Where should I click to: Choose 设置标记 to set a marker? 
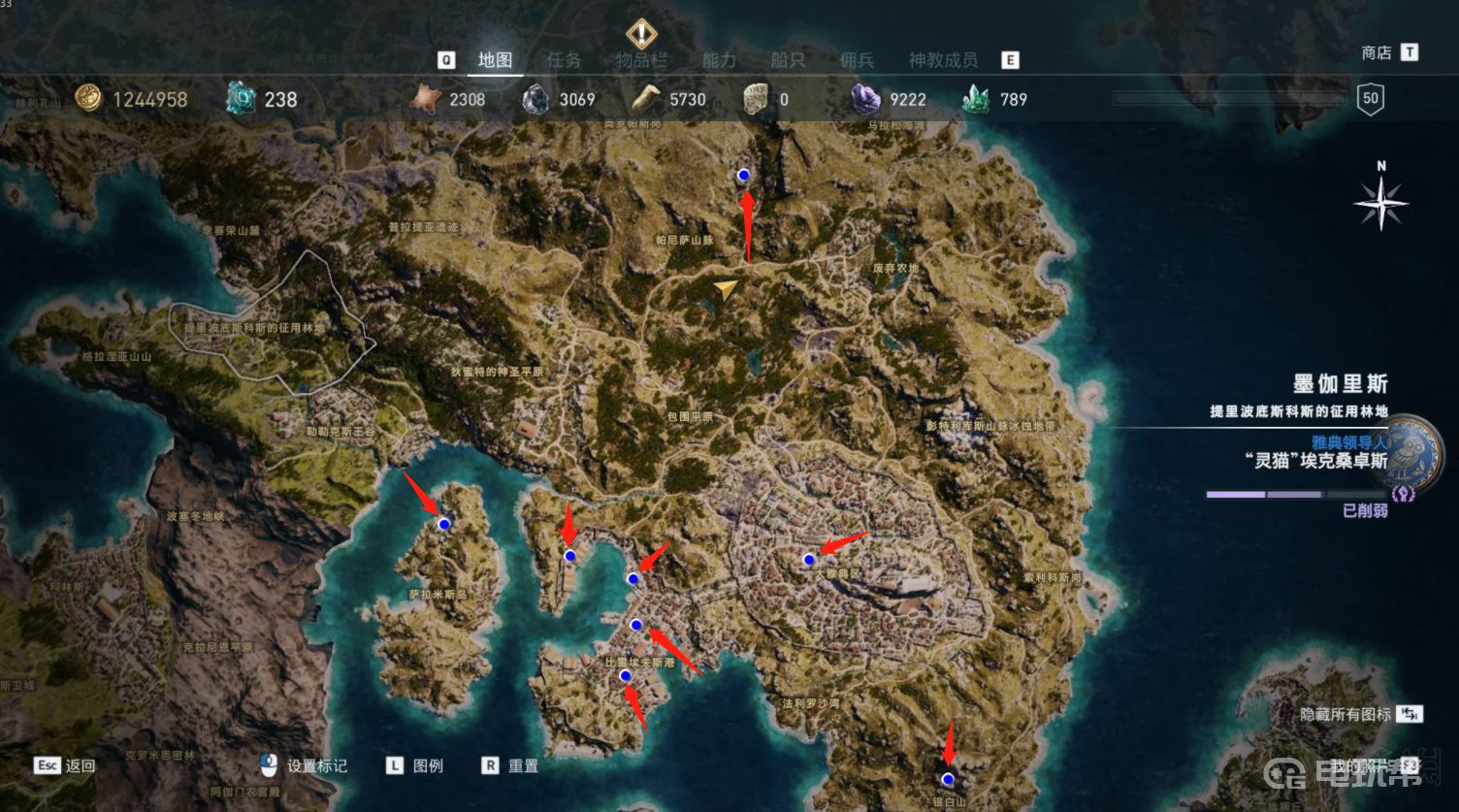click(x=315, y=765)
